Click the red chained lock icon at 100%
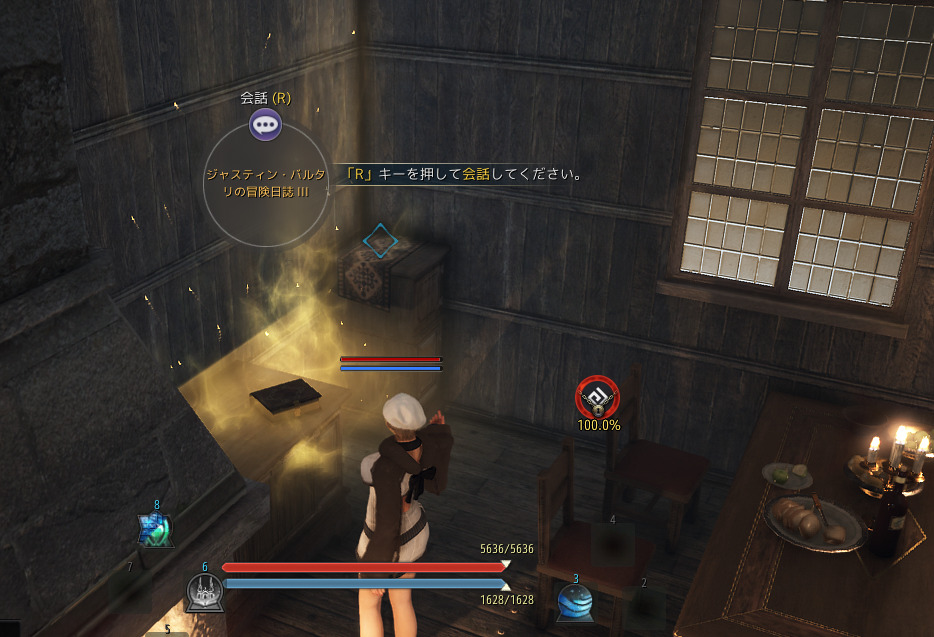This screenshot has width=934, height=637. [597, 398]
